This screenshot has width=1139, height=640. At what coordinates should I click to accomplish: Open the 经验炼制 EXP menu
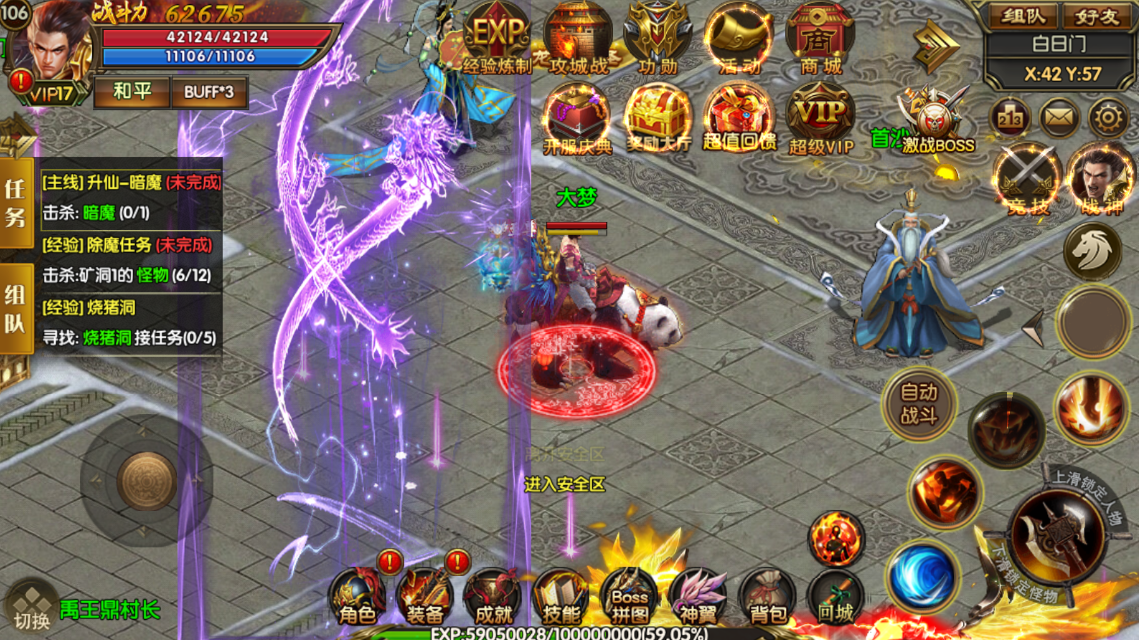coord(497,40)
